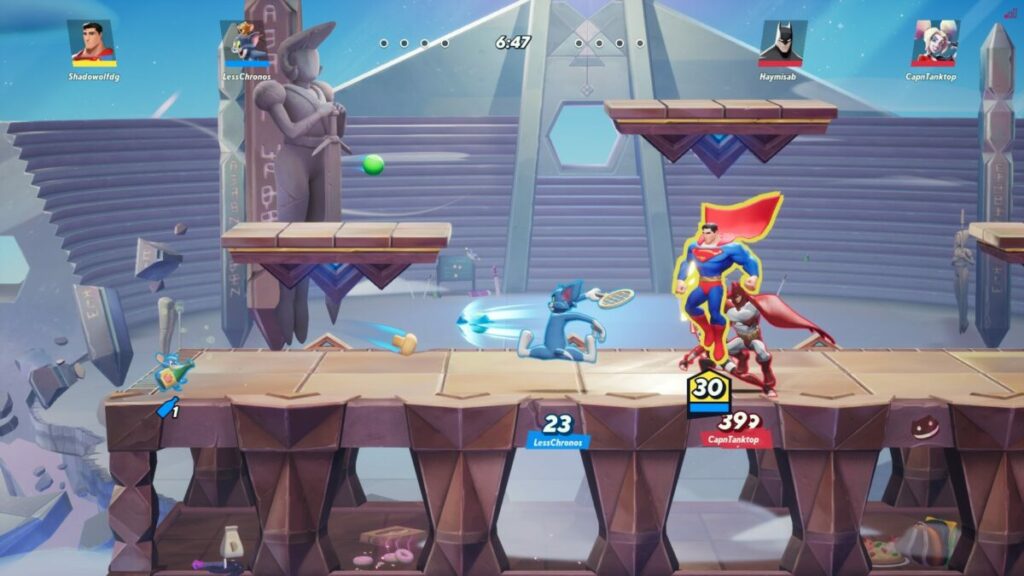Click the connection signal strength icon

[1010, 13]
